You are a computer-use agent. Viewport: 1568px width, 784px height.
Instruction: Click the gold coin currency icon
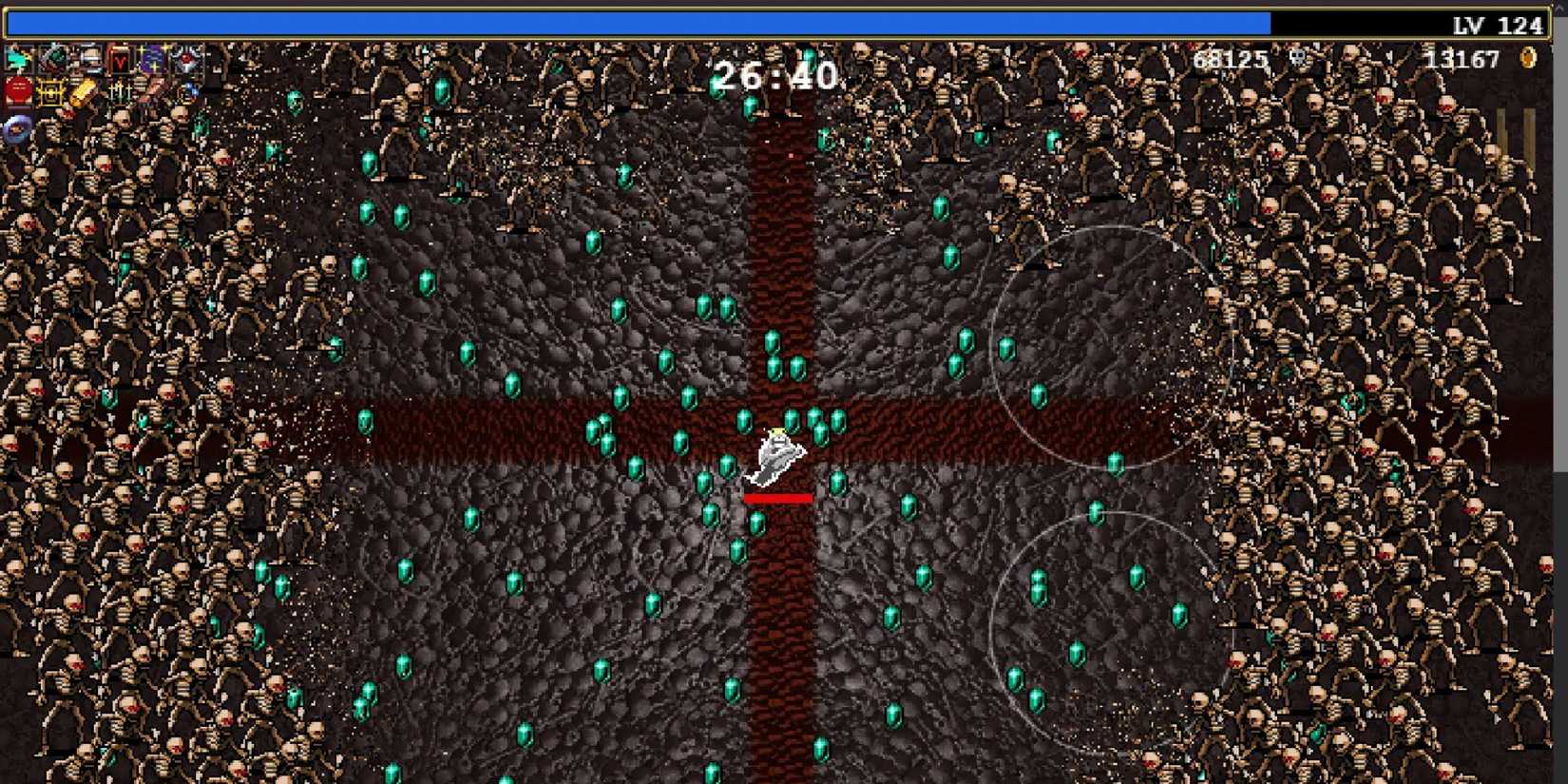point(1527,58)
